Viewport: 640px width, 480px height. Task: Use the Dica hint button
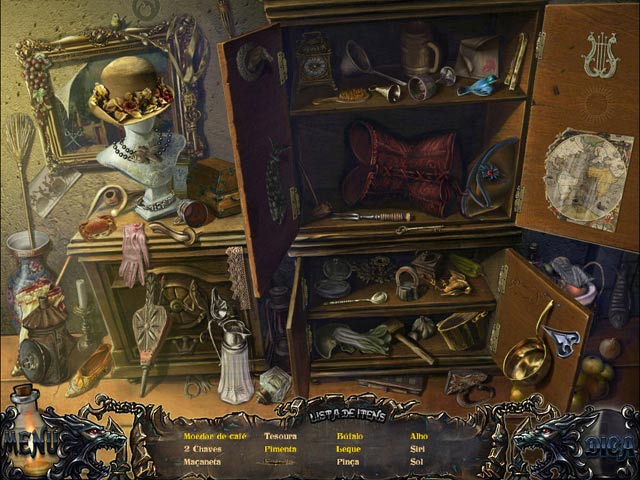pos(605,441)
